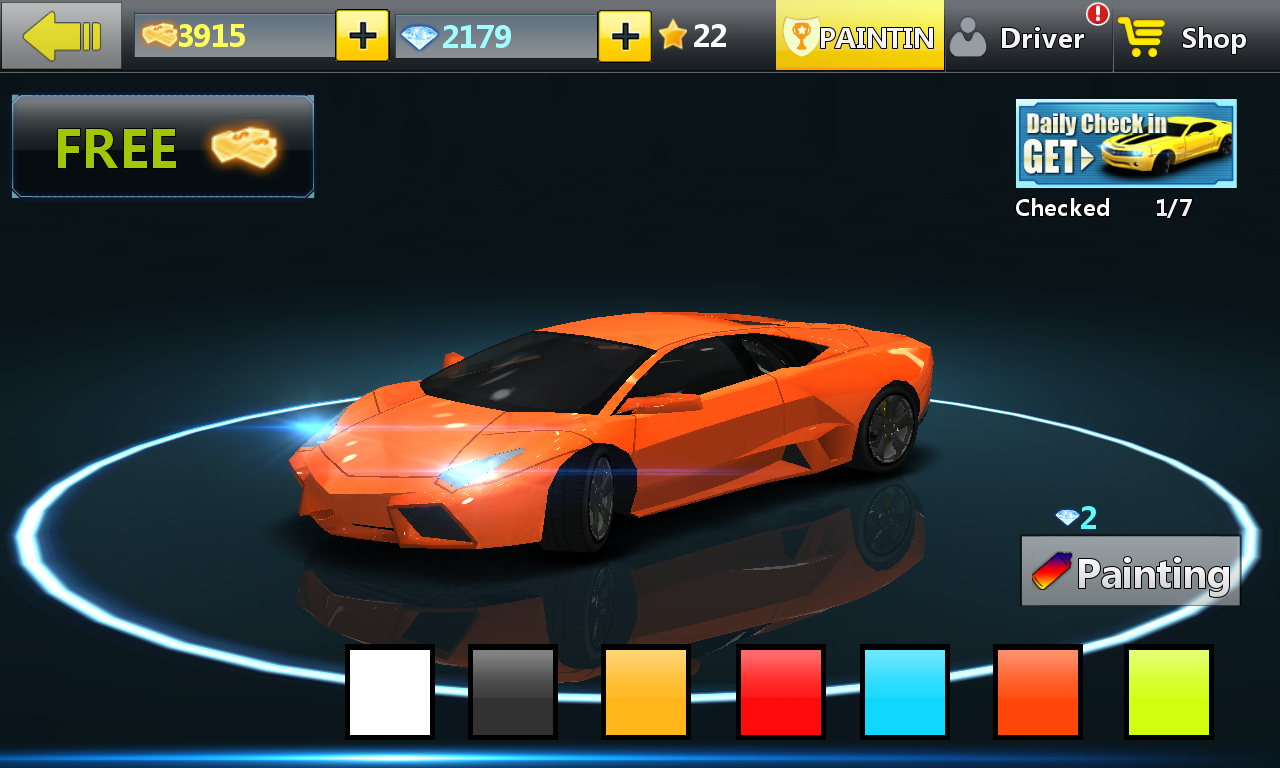Open the Daily Check in banner
Viewport: 1280px width, 768px height.
pyautogui.click(x=1126, y=143)
